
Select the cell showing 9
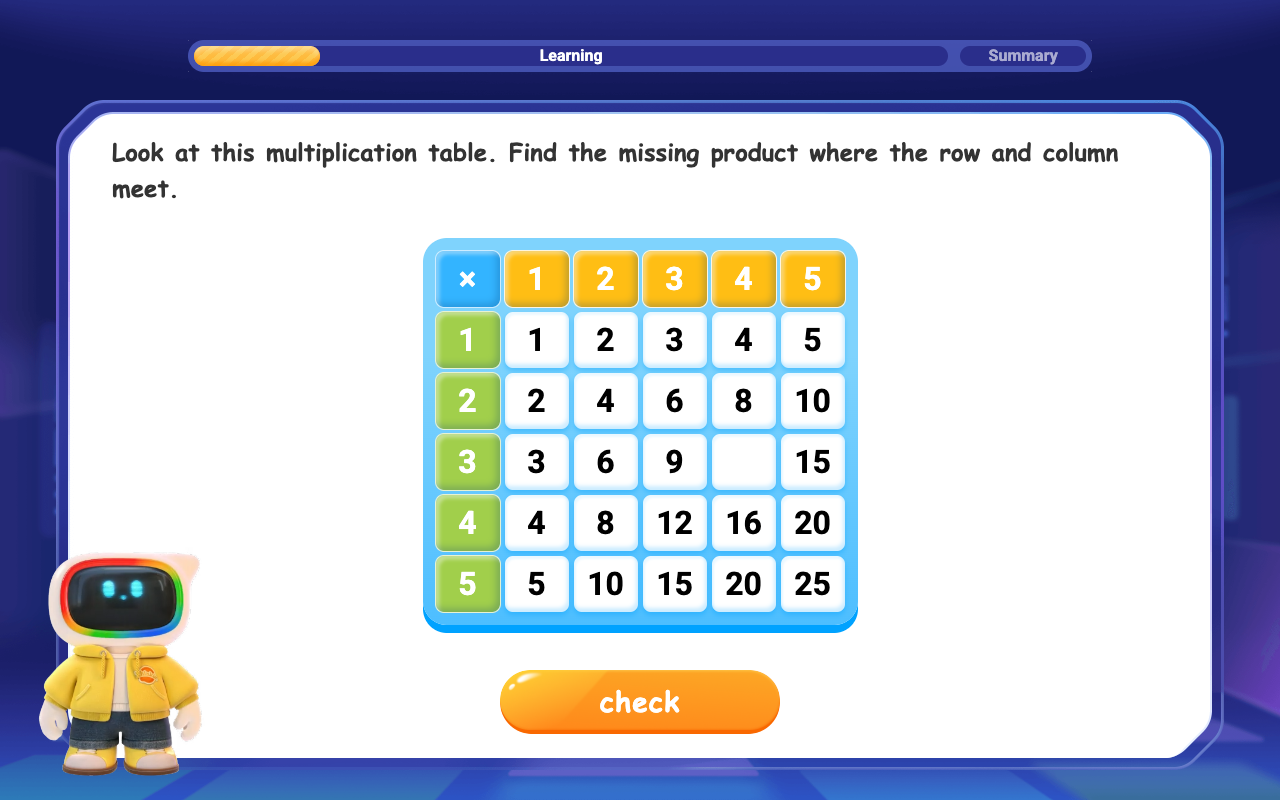pyautogui.click(x=674, y=461)
